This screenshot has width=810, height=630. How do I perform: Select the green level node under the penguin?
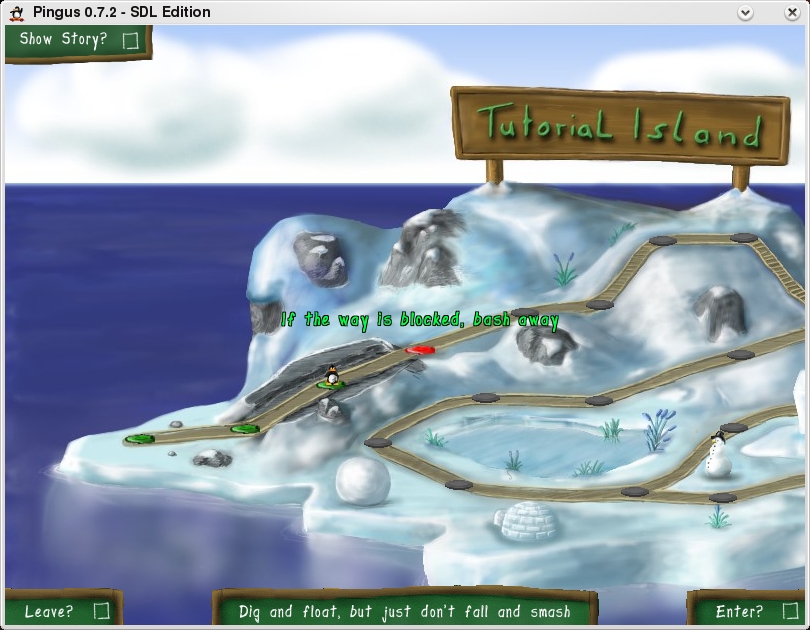point(329,385)
